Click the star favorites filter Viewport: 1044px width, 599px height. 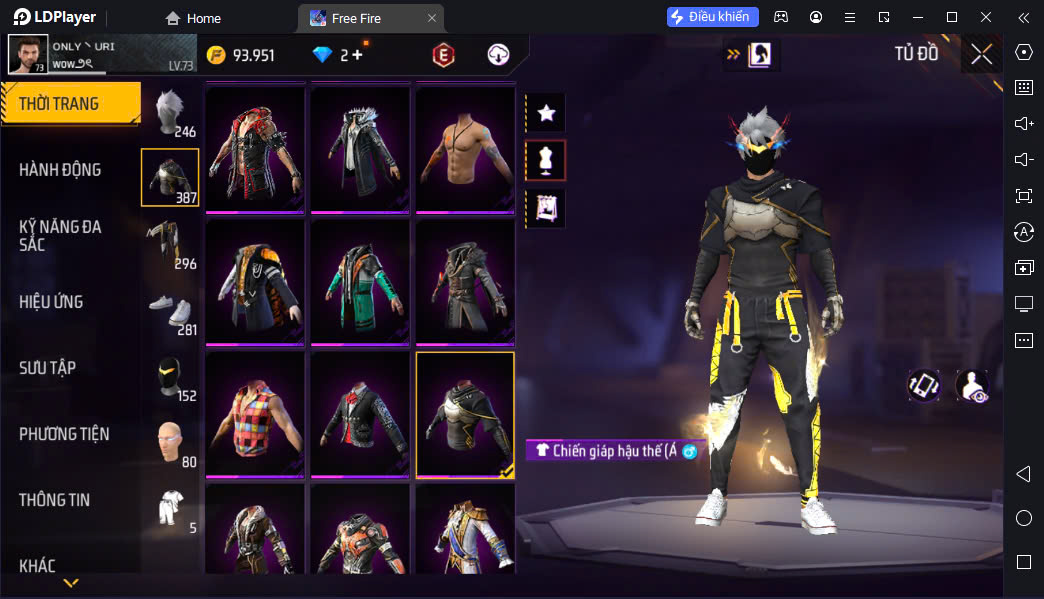(546, 113)
